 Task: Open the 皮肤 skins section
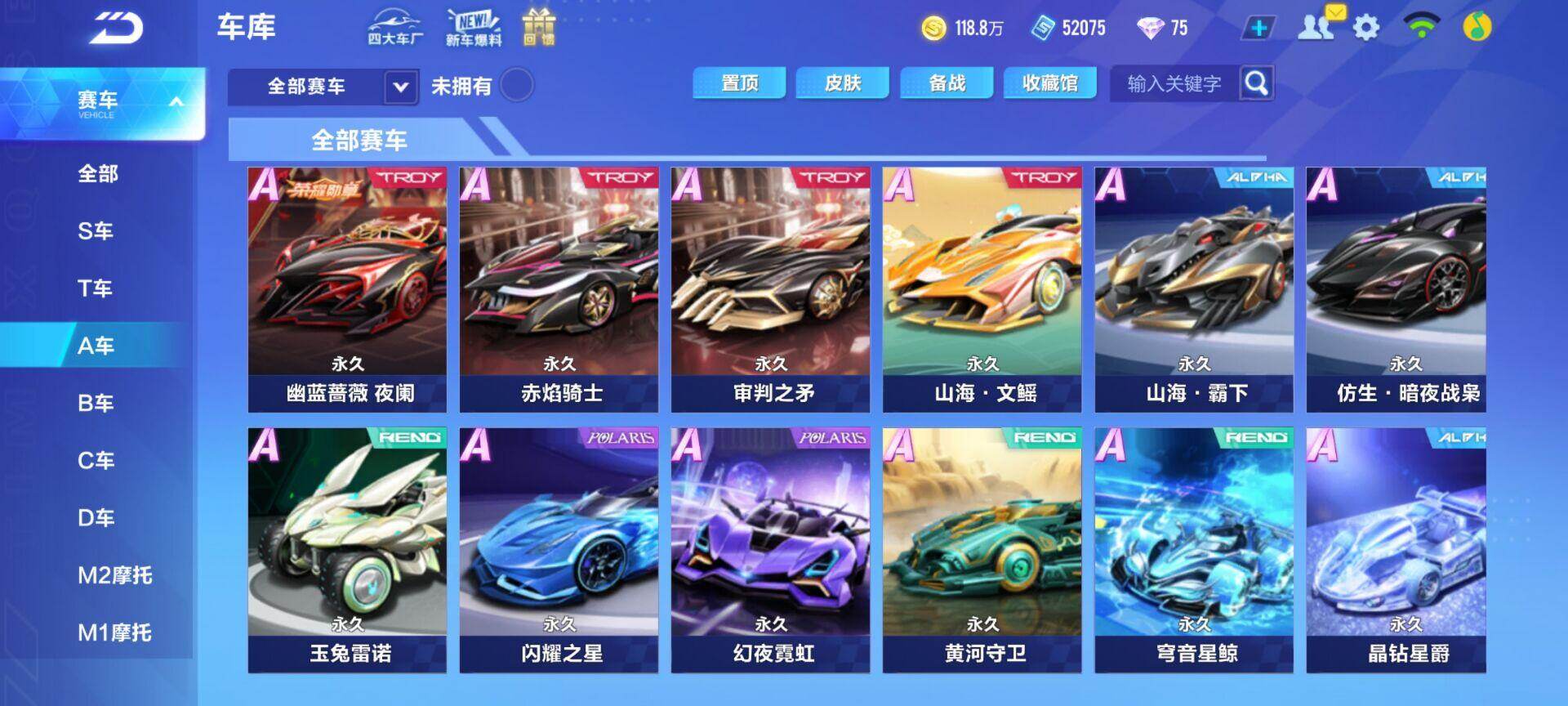coord(843,83)
